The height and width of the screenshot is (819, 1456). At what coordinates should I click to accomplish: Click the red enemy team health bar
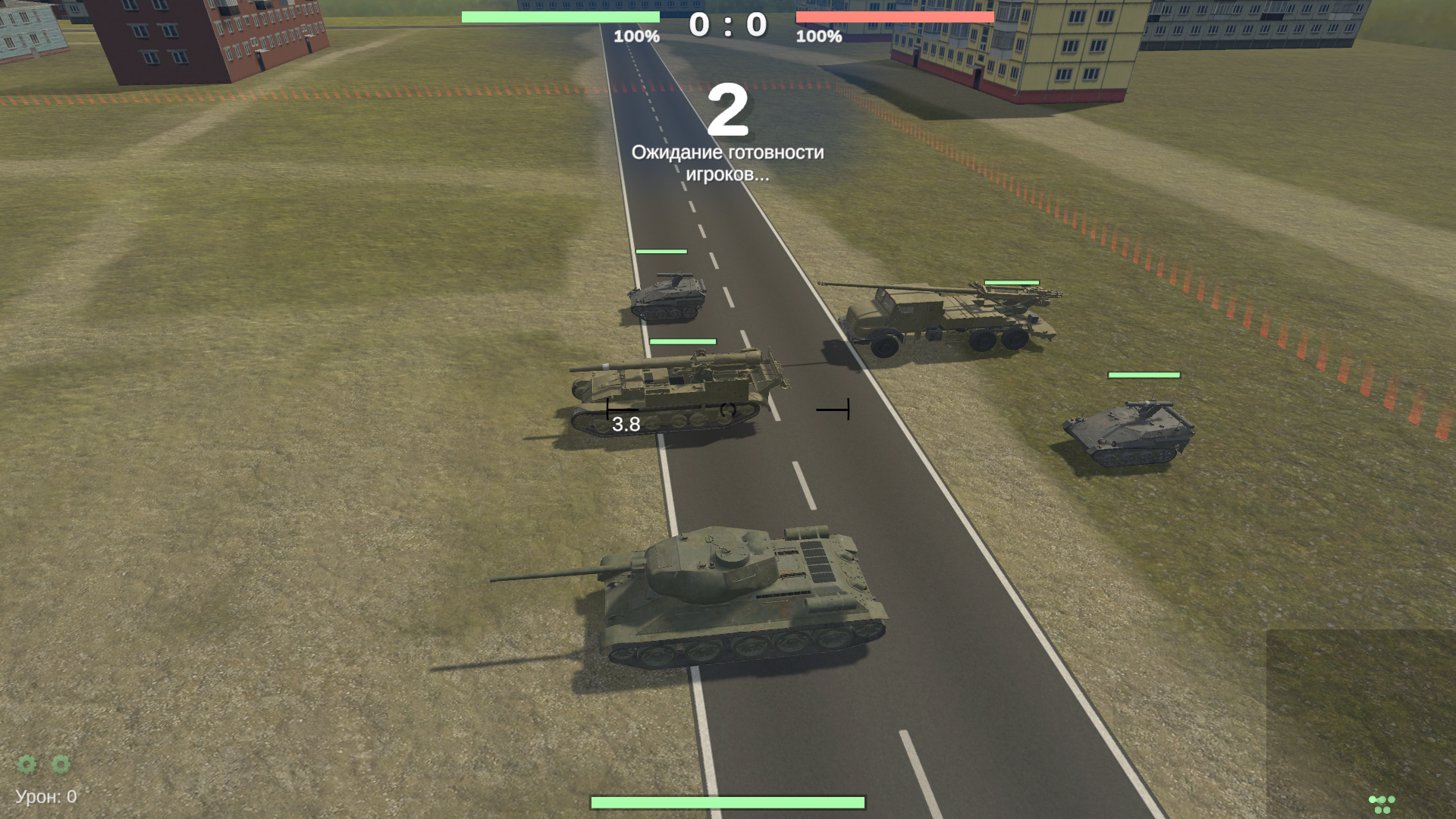click(895, 17)
